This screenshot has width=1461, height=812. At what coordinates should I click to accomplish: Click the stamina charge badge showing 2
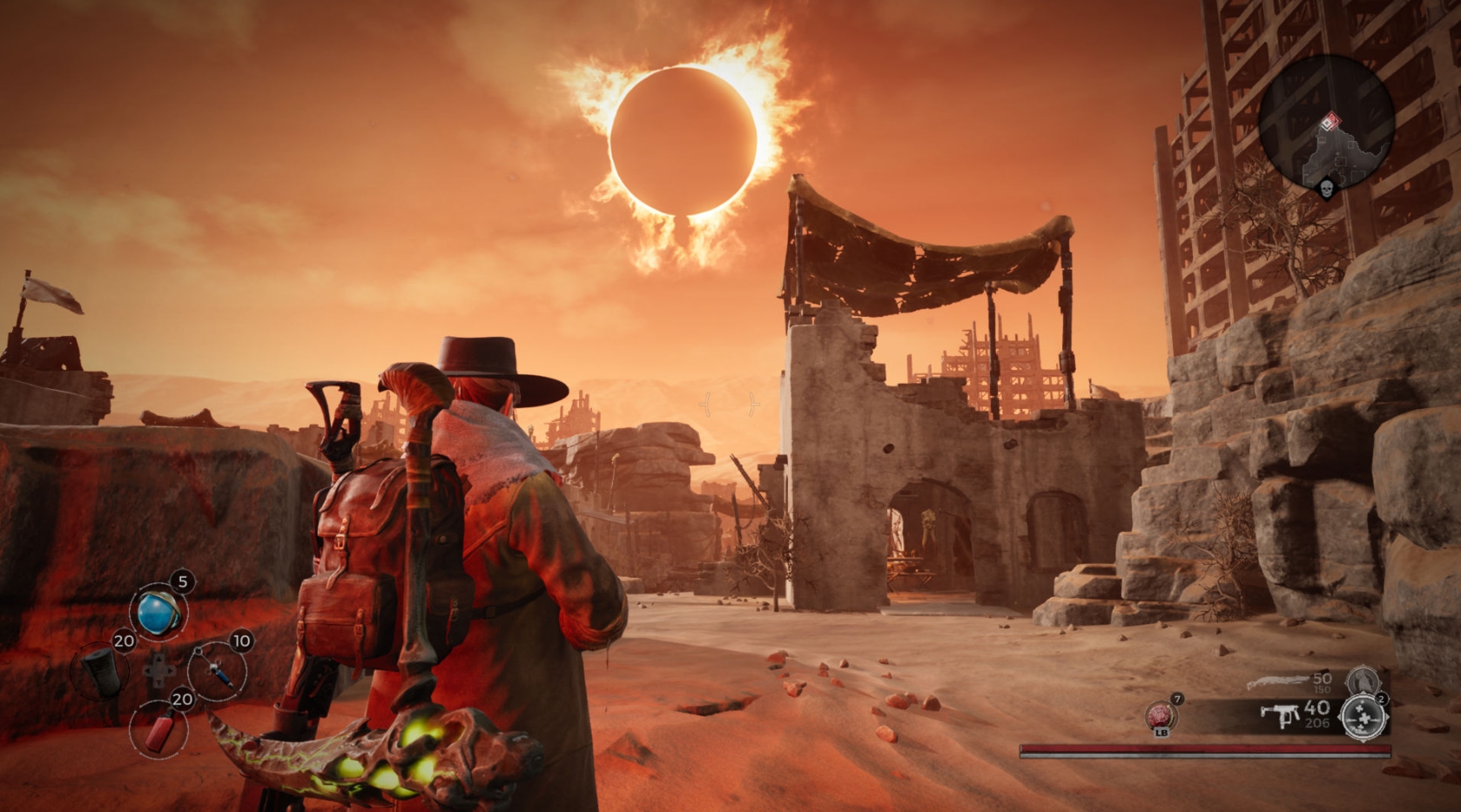1382,699
